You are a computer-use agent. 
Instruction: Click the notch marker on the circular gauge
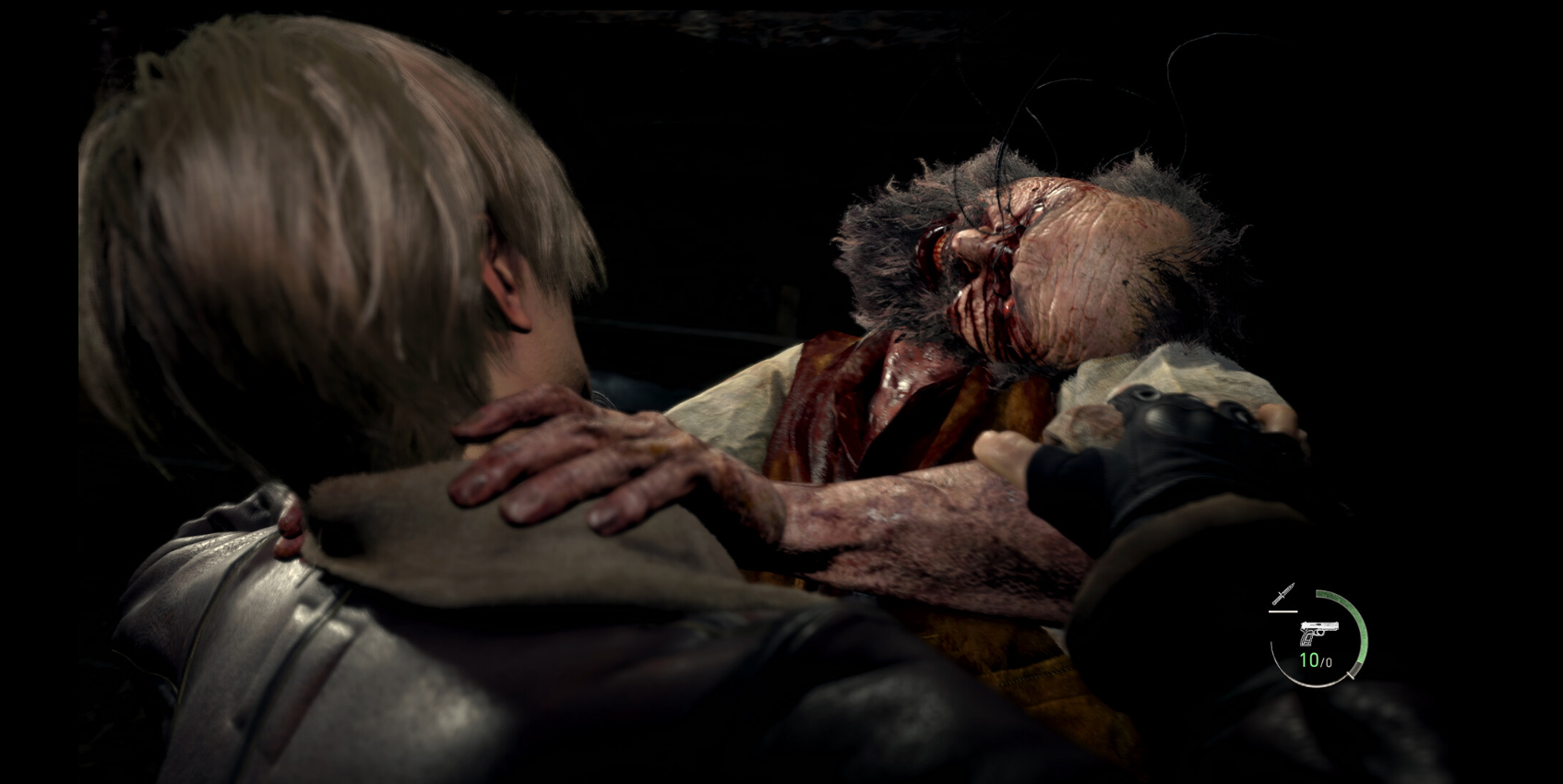1351,675
